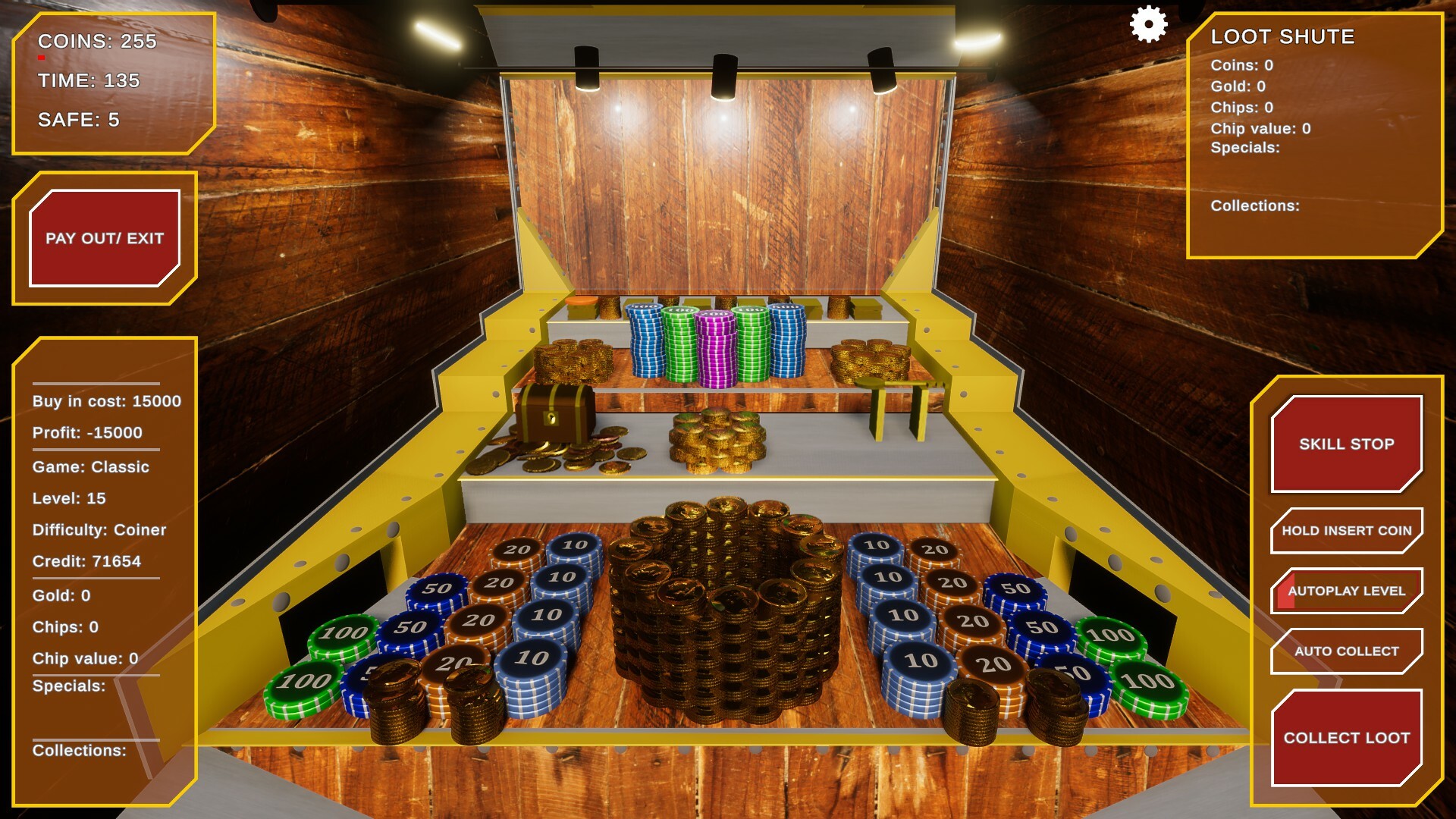Click the SKILL STOP control
This screenshot has height=819, width=1456.
[x=1347, y=444]
